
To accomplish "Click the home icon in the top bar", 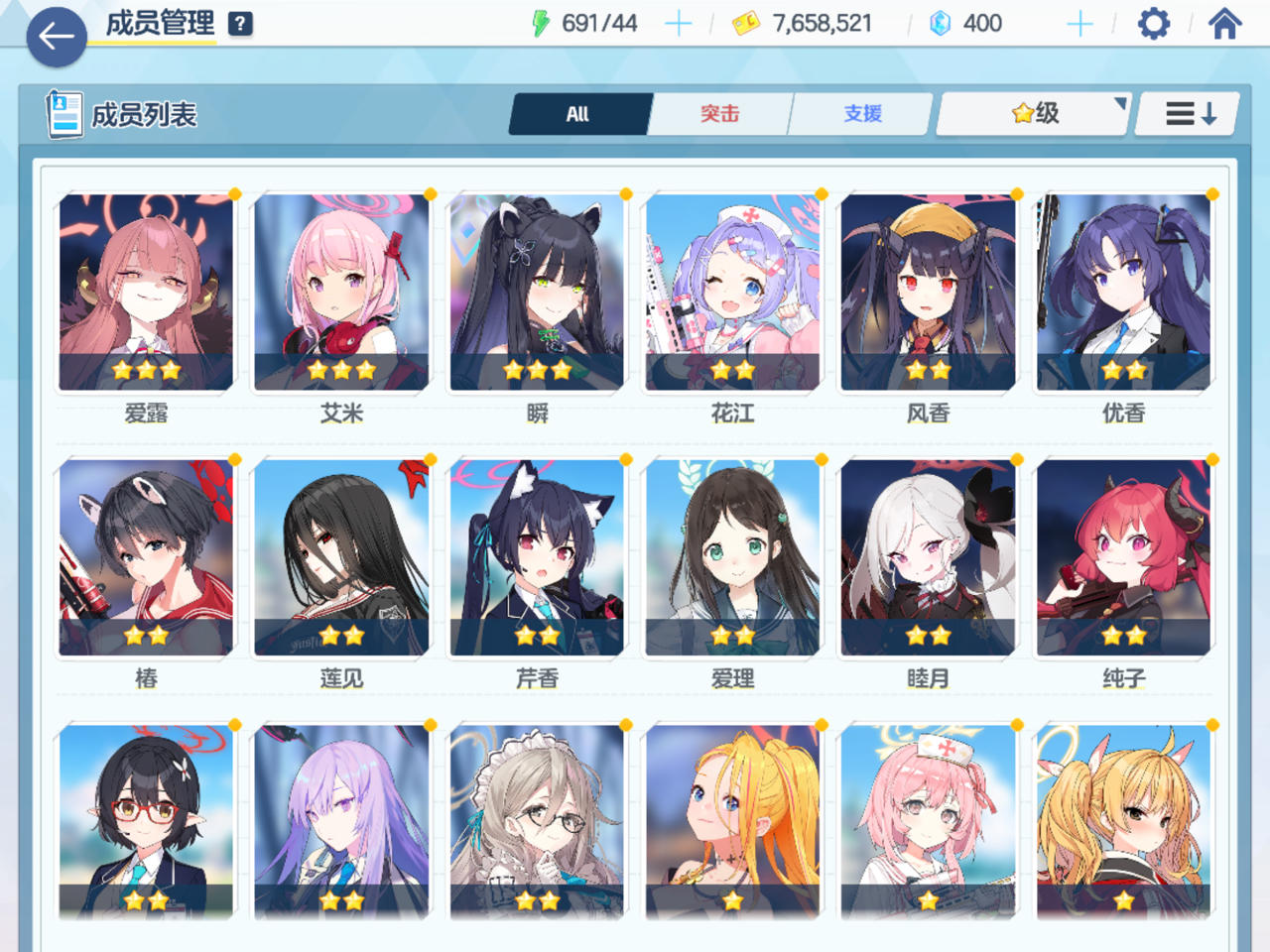I will click(x=1227, y=23).
